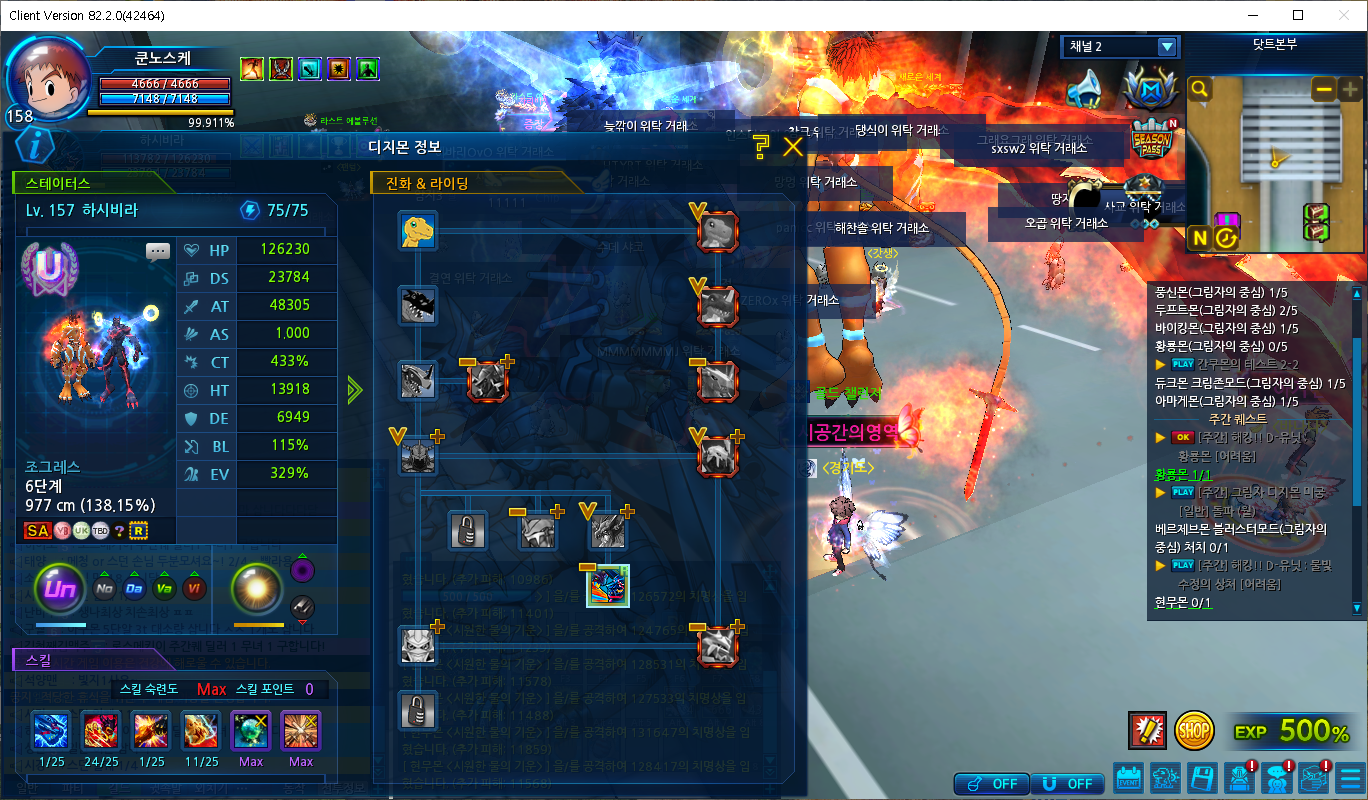
Task: Open the channel 2 dropdown
Action: pos(1166,47)
